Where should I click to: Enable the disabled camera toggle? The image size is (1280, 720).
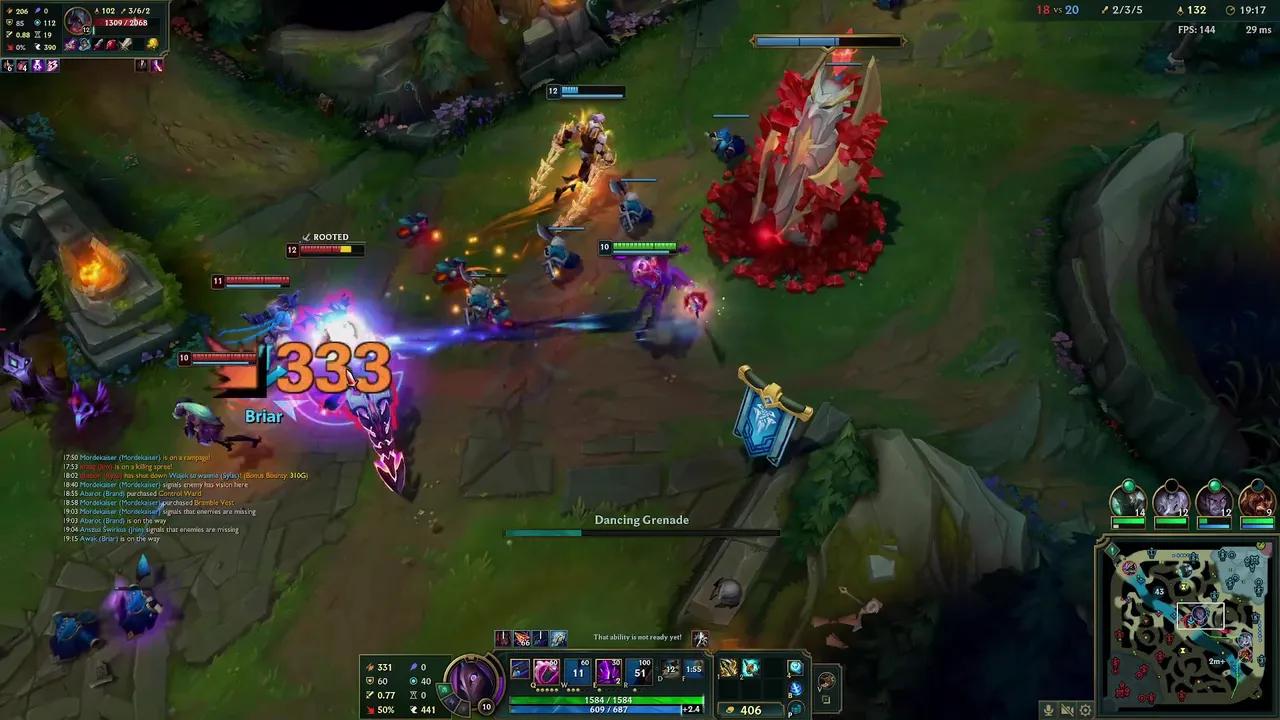pyautogui.click(x=1067, y=710)
